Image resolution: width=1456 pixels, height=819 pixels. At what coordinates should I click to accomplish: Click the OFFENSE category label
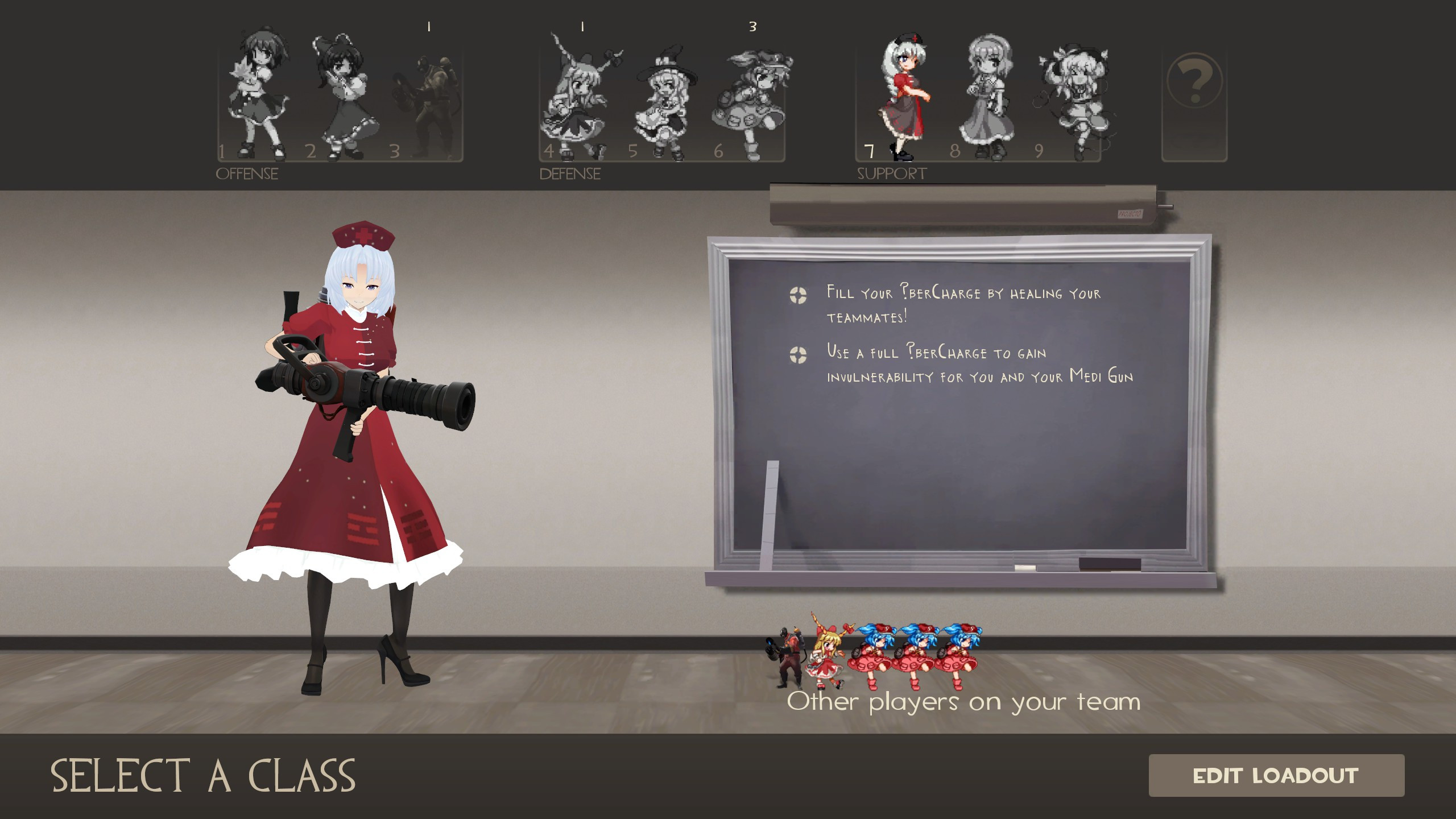(247, 173)
